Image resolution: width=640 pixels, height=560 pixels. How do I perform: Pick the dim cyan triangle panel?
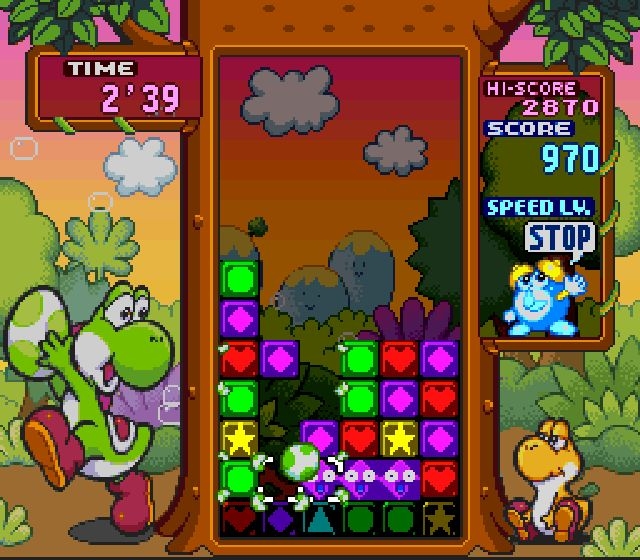(319, 518)
